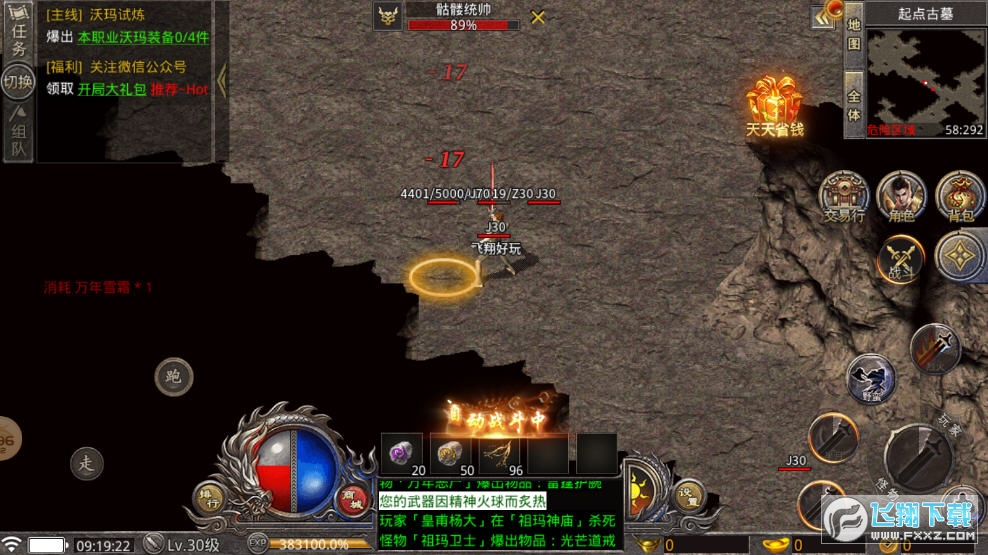988x555 pixels.
Task: Open the 设置 settings button
Action: (686, 495)
